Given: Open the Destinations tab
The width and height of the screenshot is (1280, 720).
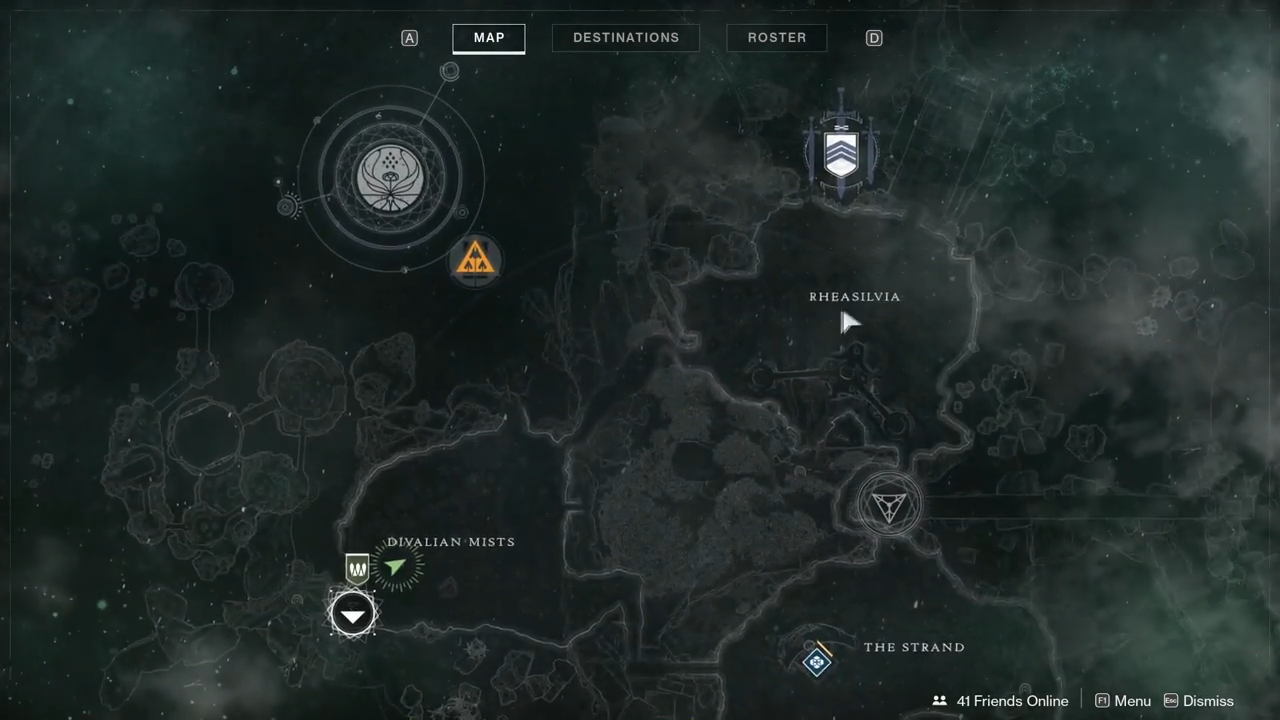Looking at the screenshot, I should (x=626, y=38).
